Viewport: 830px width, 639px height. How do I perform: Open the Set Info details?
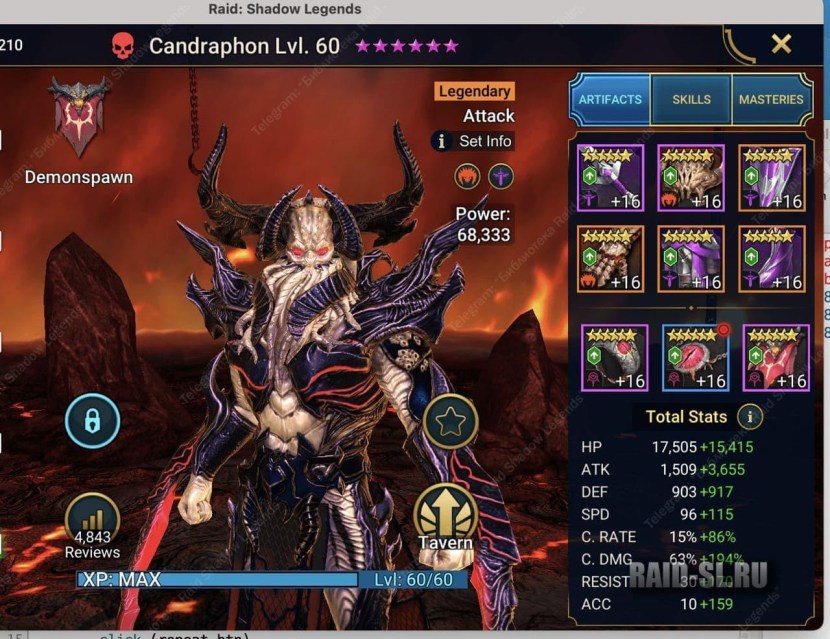coord(473,141)
